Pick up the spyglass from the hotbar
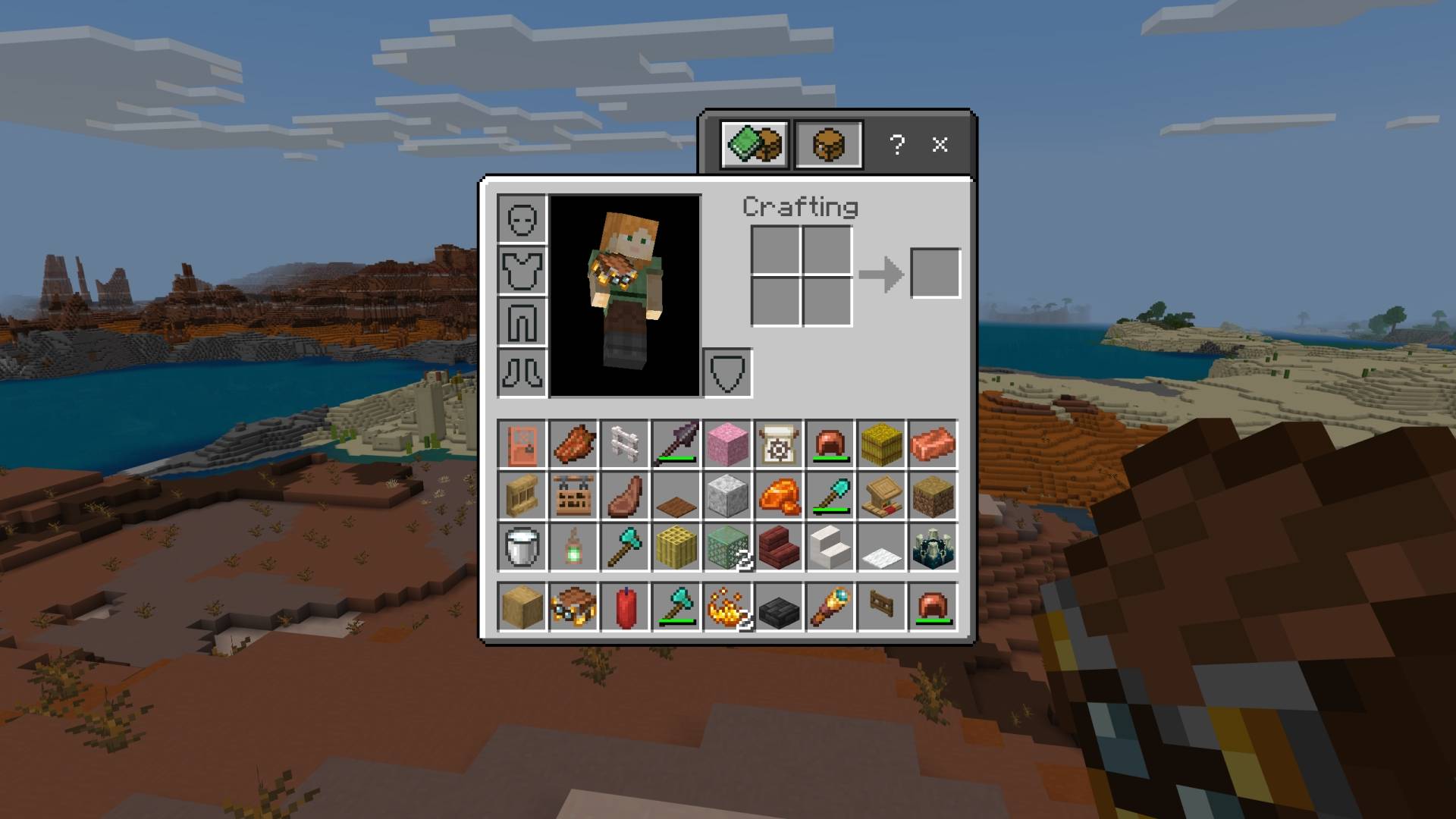This screenshot has width=1456, height=819. coord(831,604)
